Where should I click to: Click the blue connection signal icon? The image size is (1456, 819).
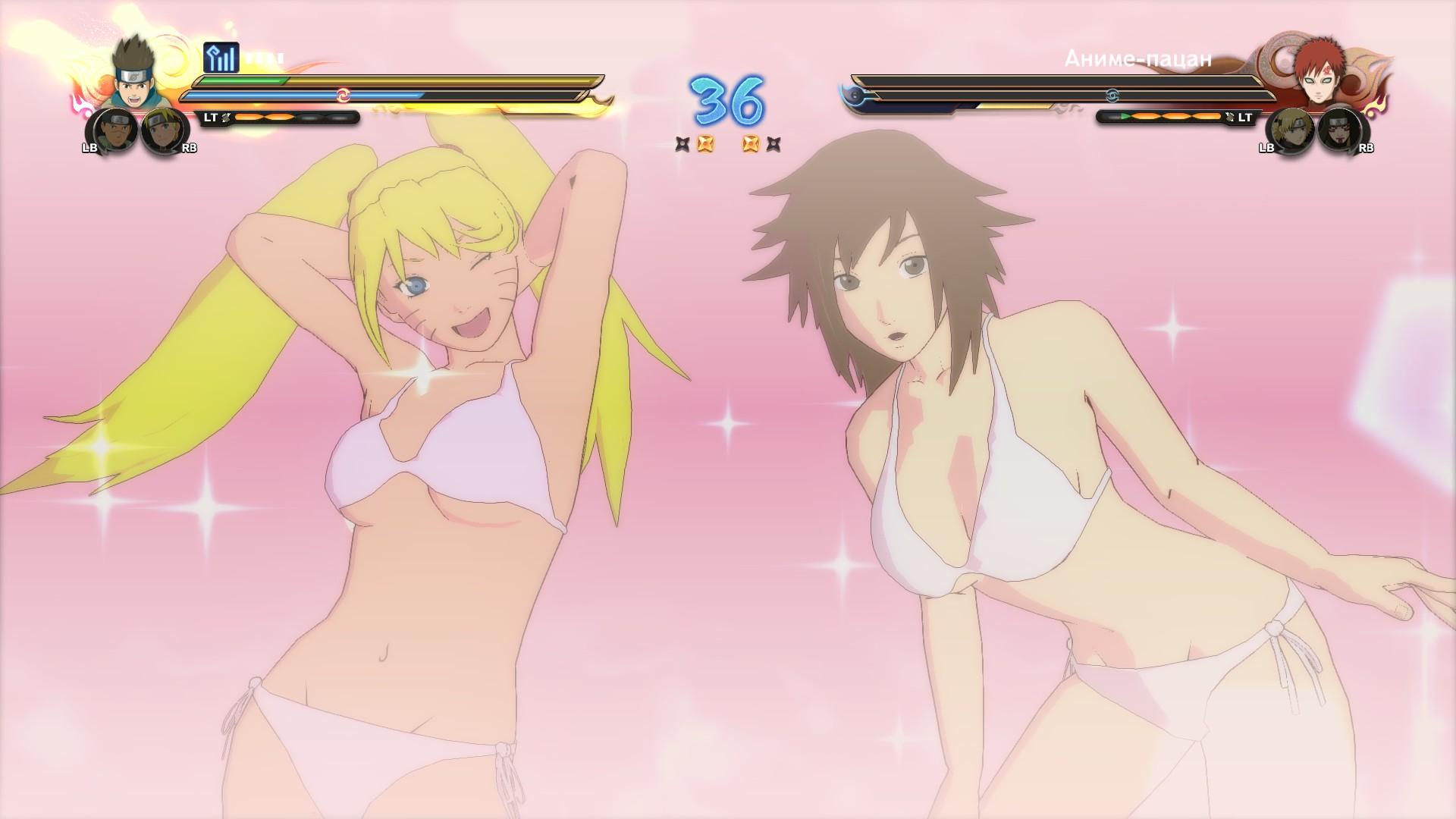[221, 58]
